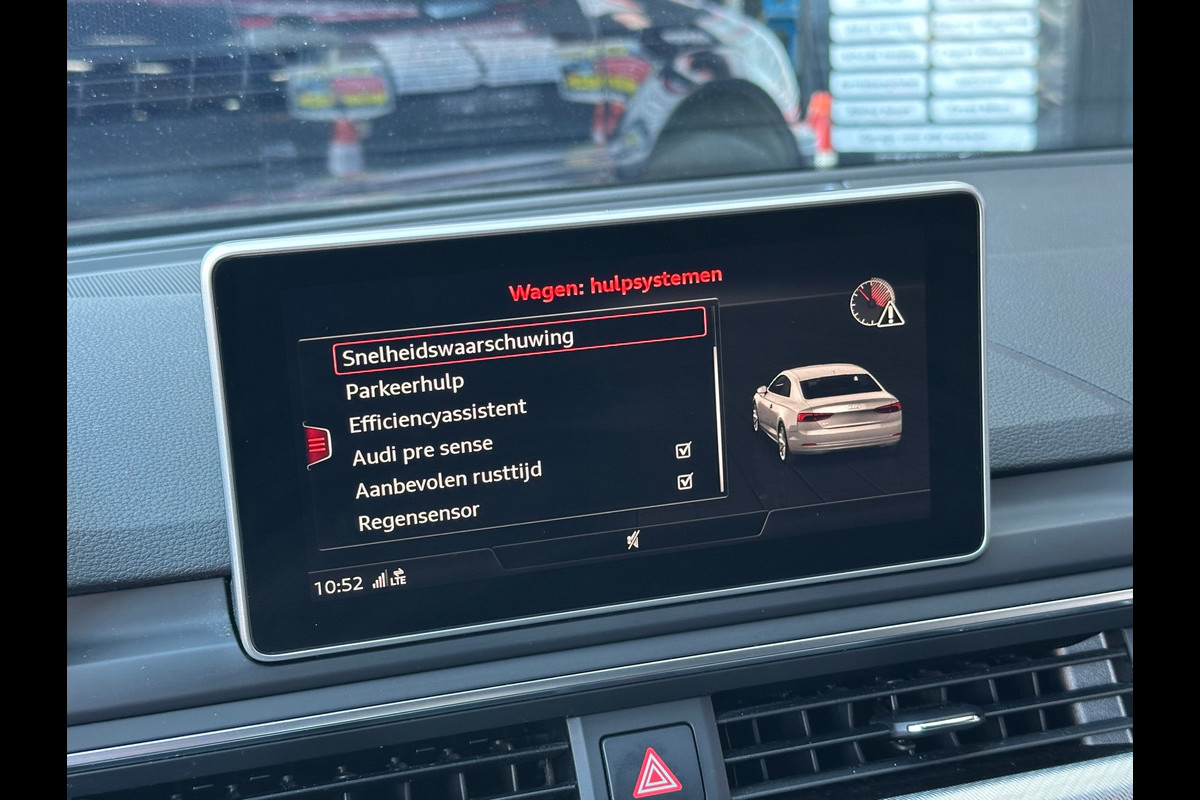Click the red tab on the menu's left edge
Screen dimensions: 1200x800
click(317, 445)
